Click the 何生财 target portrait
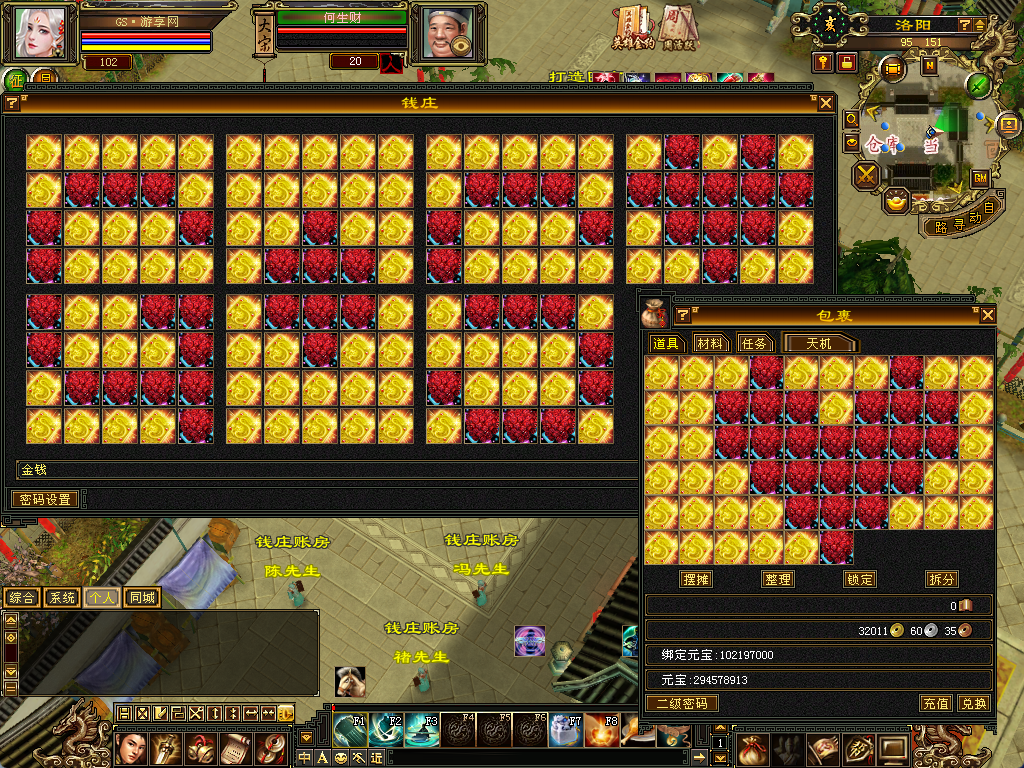The height and width of the screenshot is (768, 1024). tap(441, 35)
